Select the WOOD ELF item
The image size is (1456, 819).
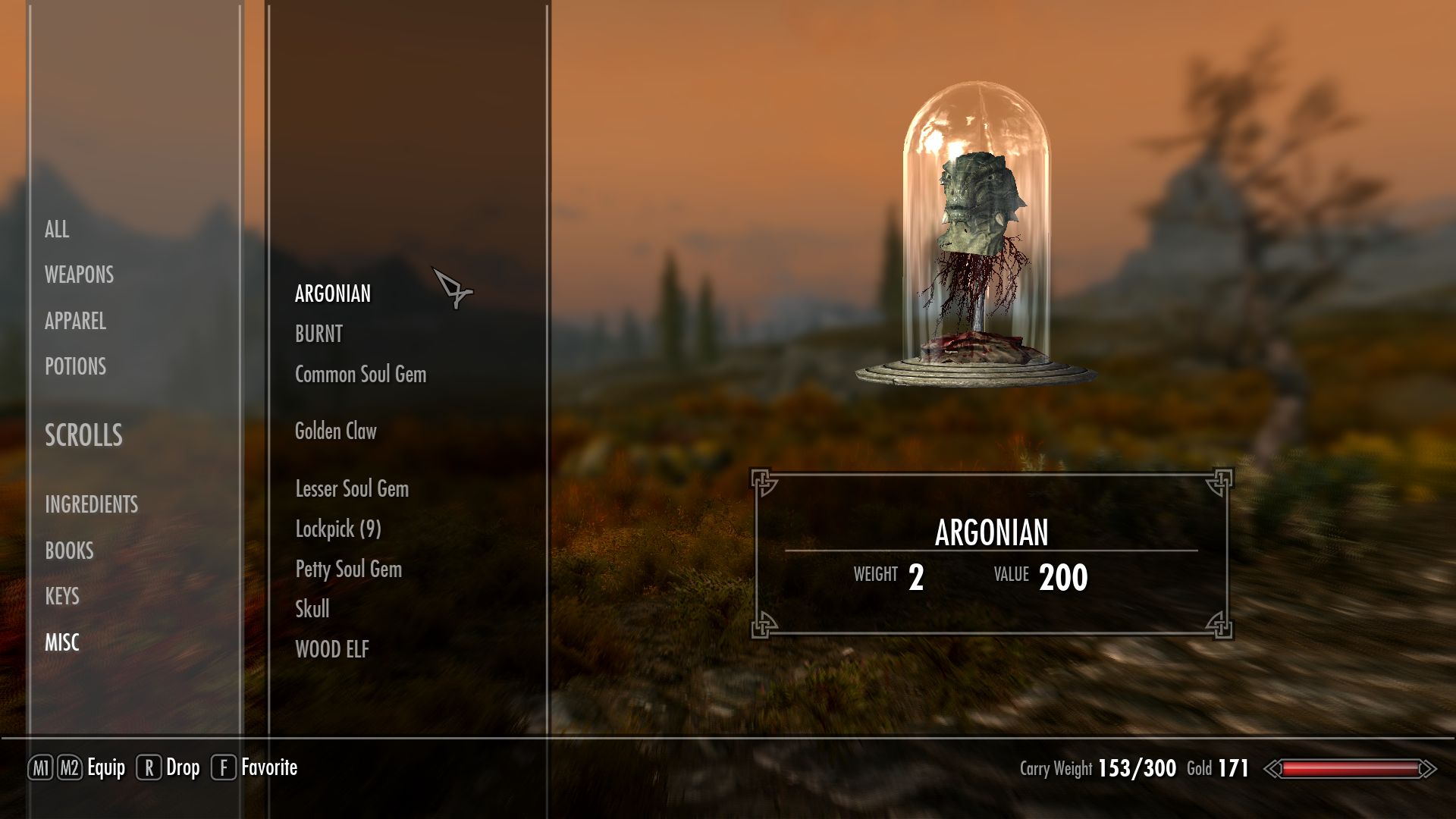tap(332, 649)
